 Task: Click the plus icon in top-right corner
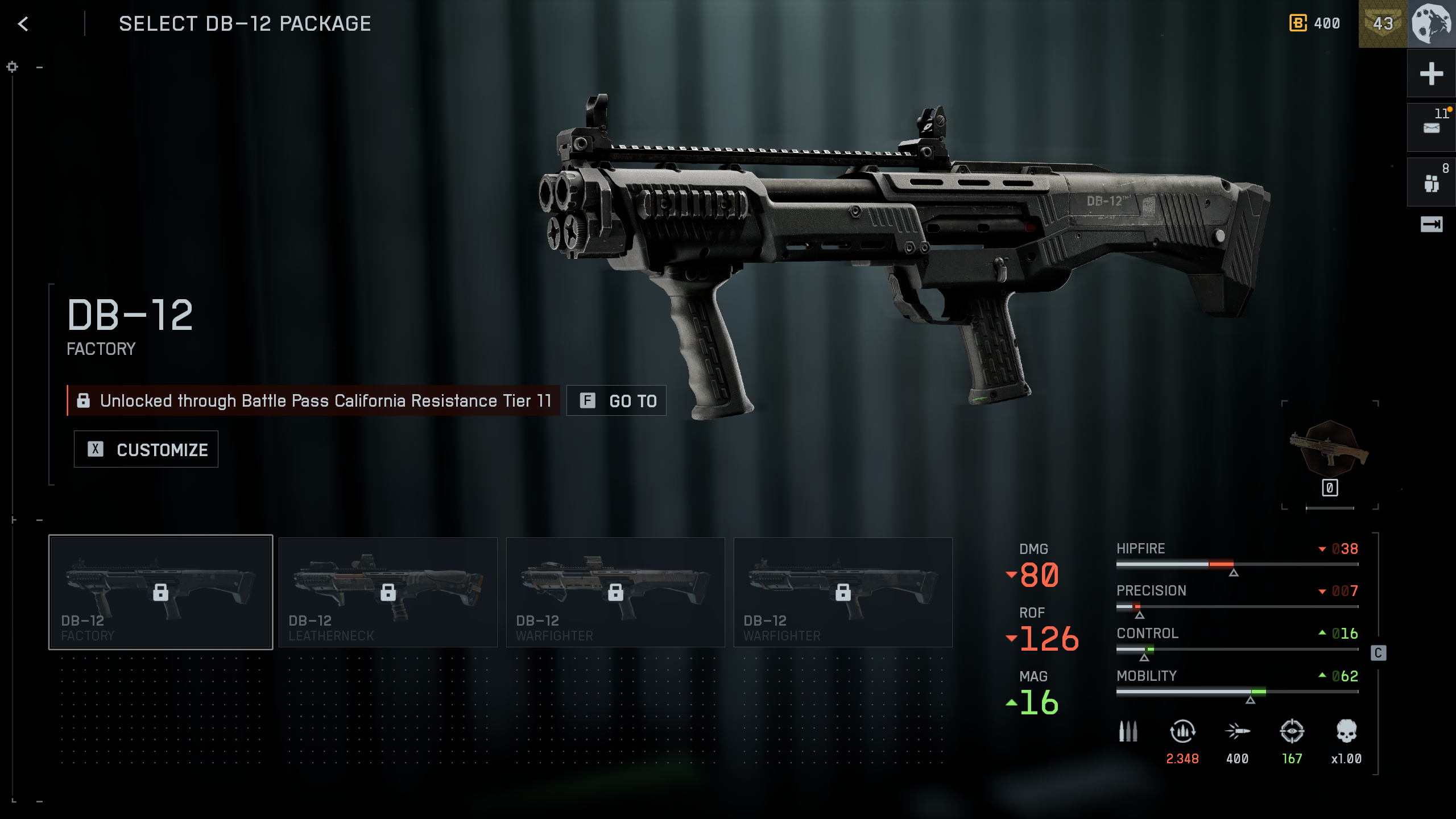click(x=1431, y=74)
